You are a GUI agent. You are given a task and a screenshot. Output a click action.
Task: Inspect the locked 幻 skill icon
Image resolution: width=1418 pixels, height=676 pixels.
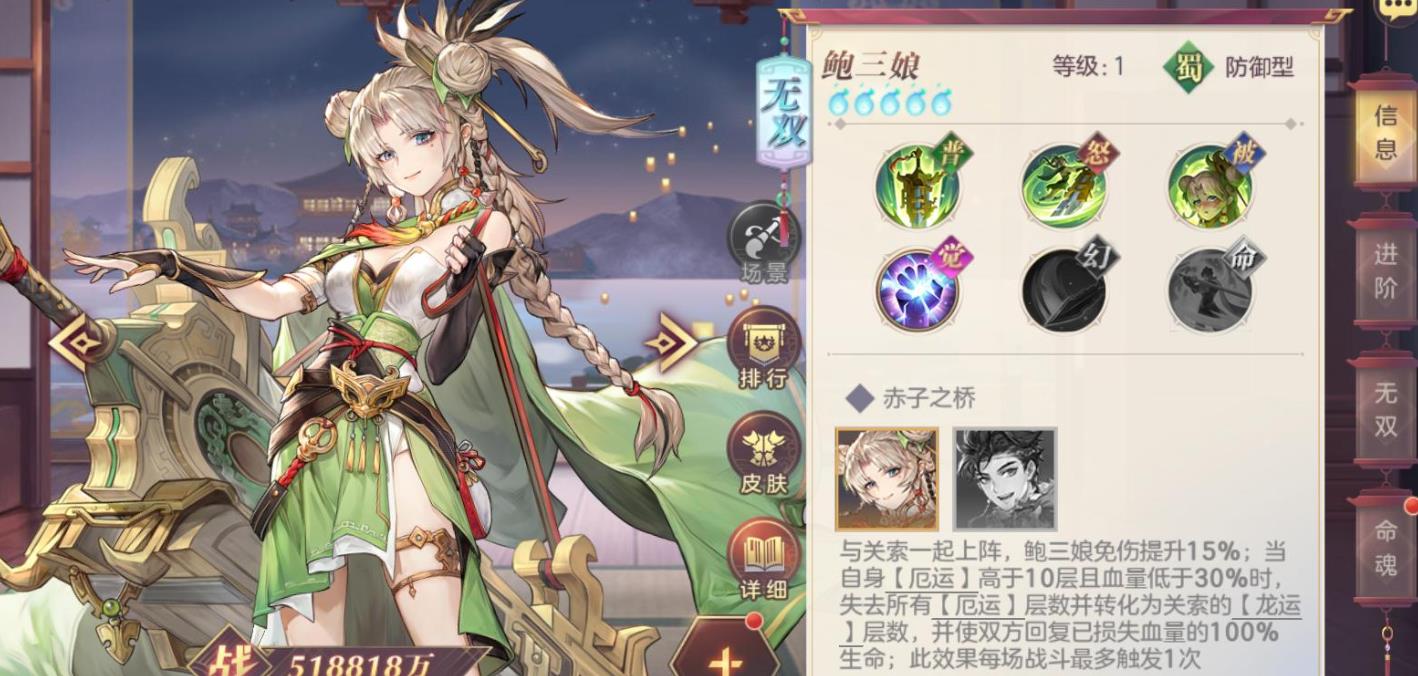pyautogui.click(x=1064, y=290)
